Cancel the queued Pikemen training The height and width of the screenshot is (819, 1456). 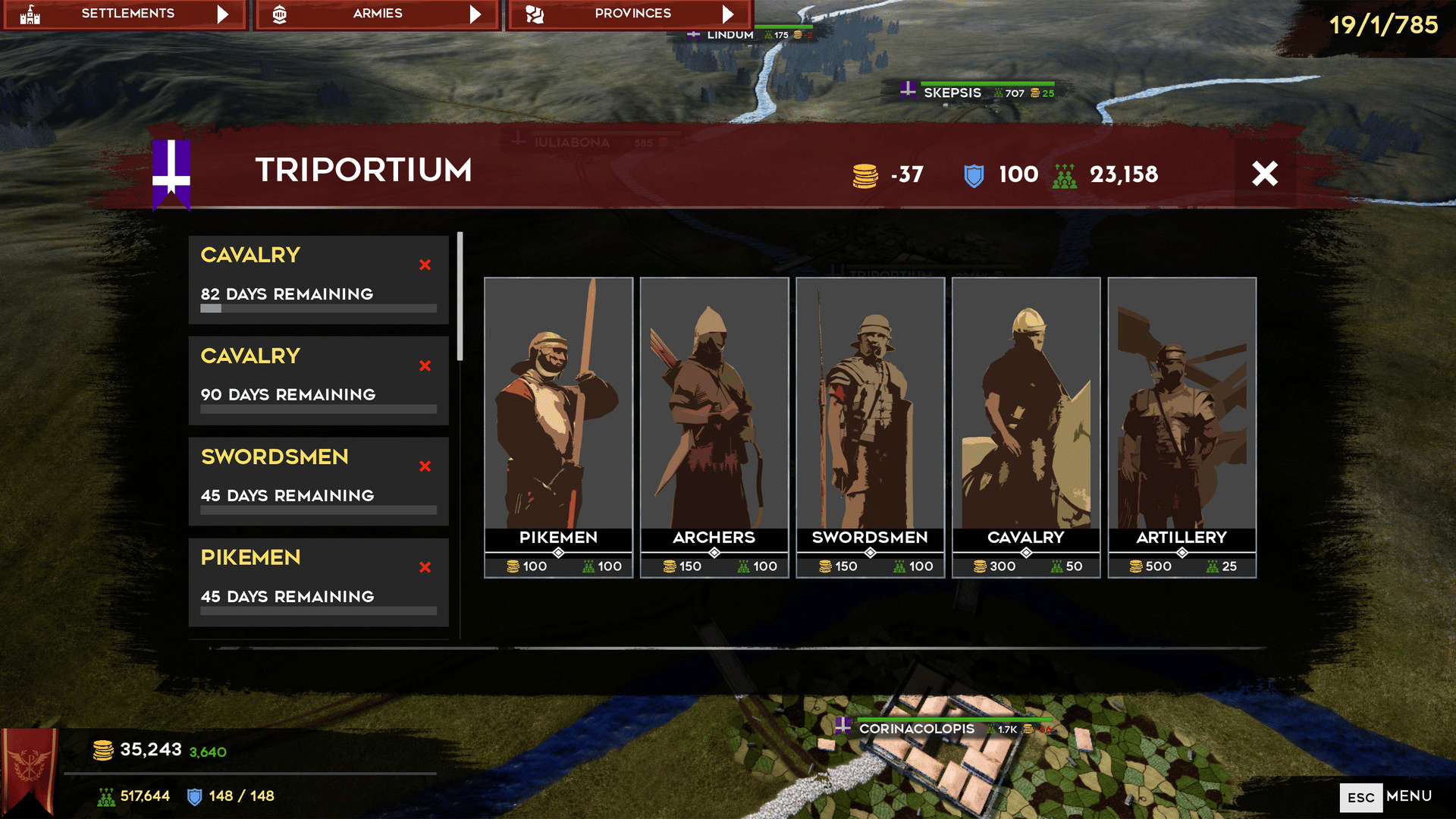(425, 567)
